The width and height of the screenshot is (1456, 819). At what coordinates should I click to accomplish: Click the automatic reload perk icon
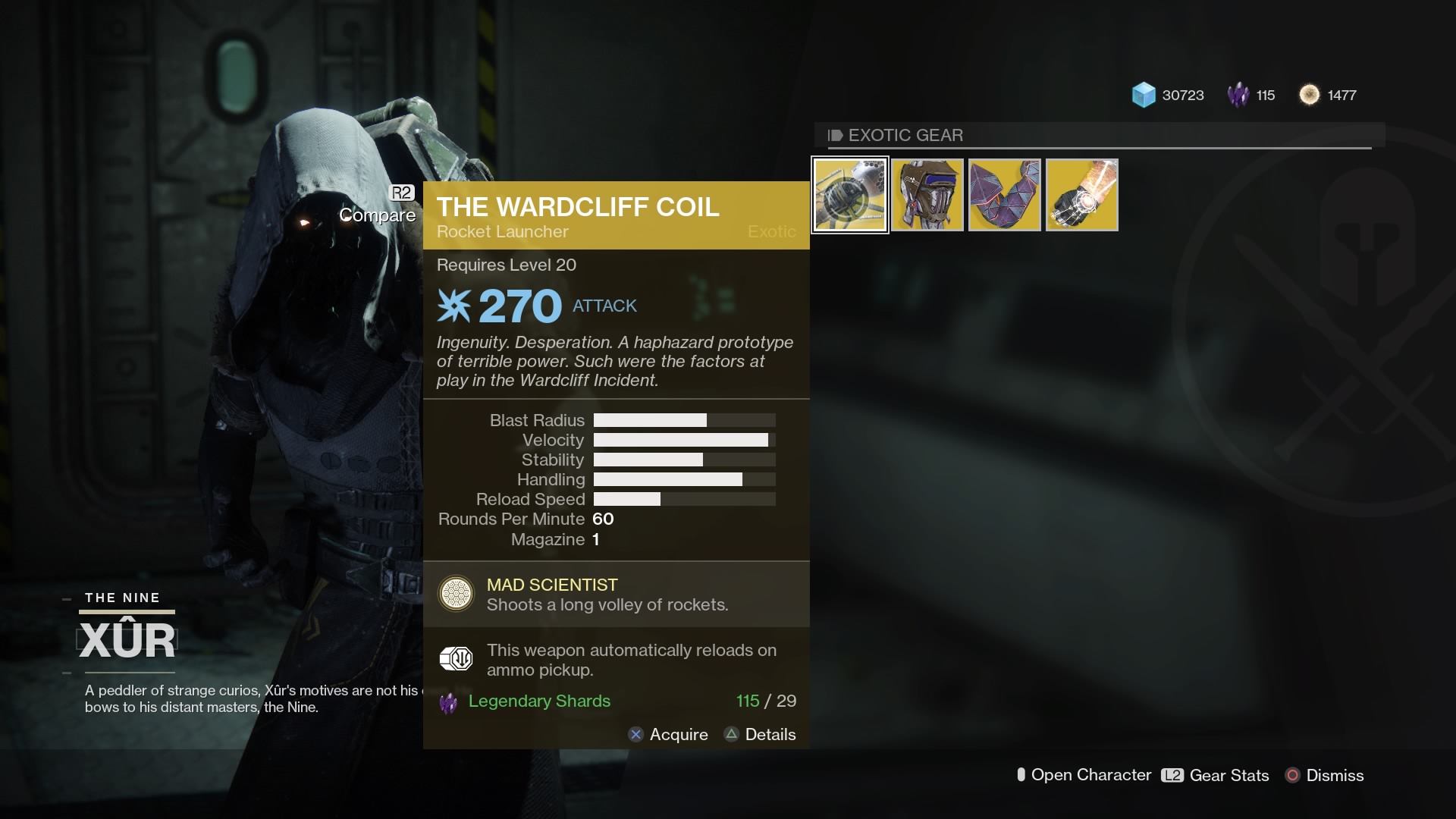tap(456, 659)
